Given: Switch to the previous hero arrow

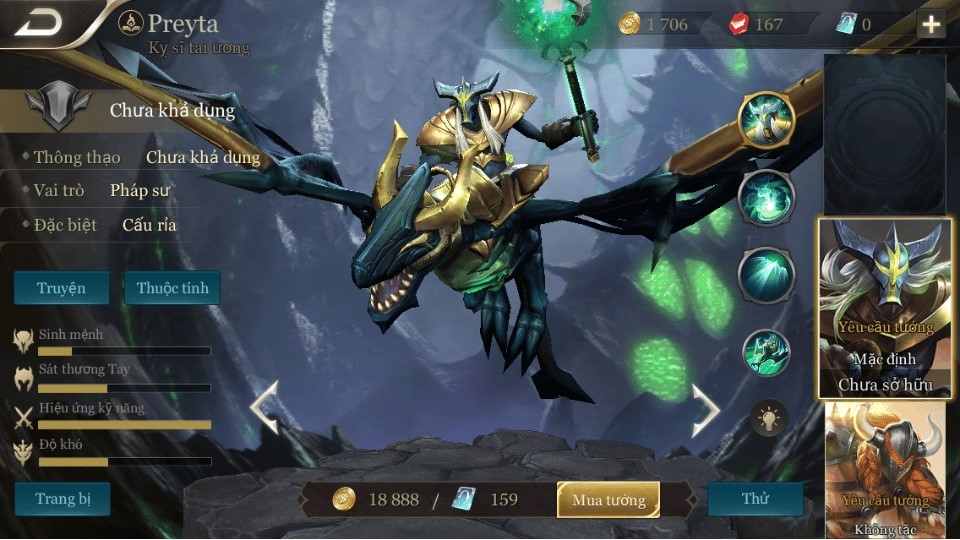Looking at the screenshot, I should coord(264,408).
